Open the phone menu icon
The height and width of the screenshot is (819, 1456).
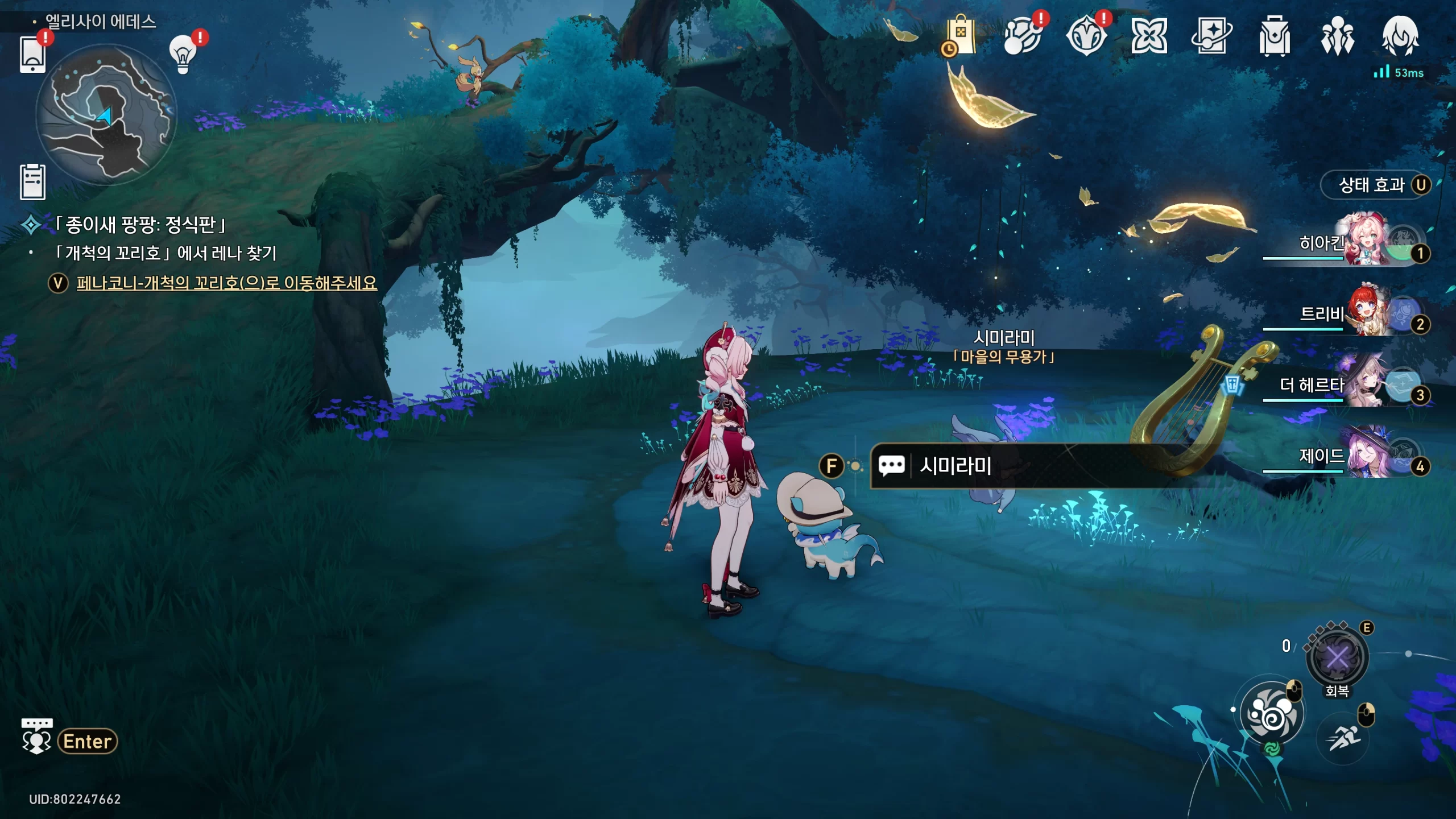(x=32, y=55)
